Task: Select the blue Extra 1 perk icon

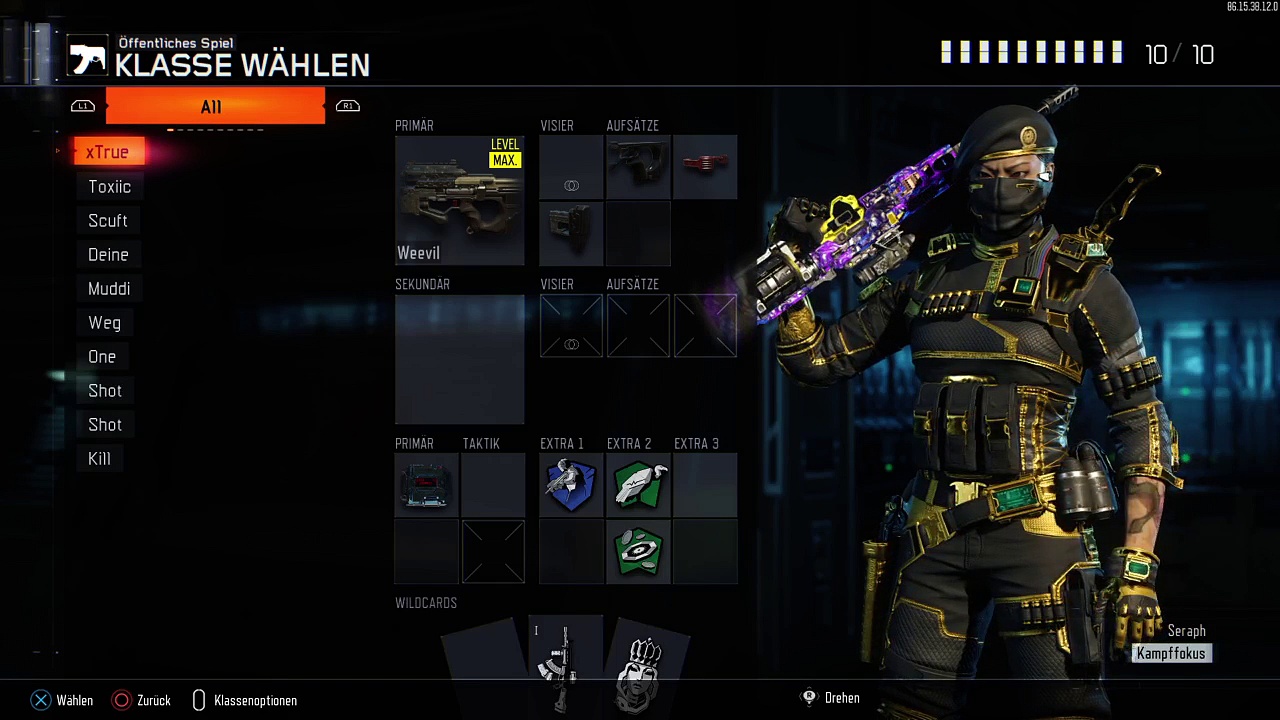Action: pyautogui.click(x=571, y=485)
